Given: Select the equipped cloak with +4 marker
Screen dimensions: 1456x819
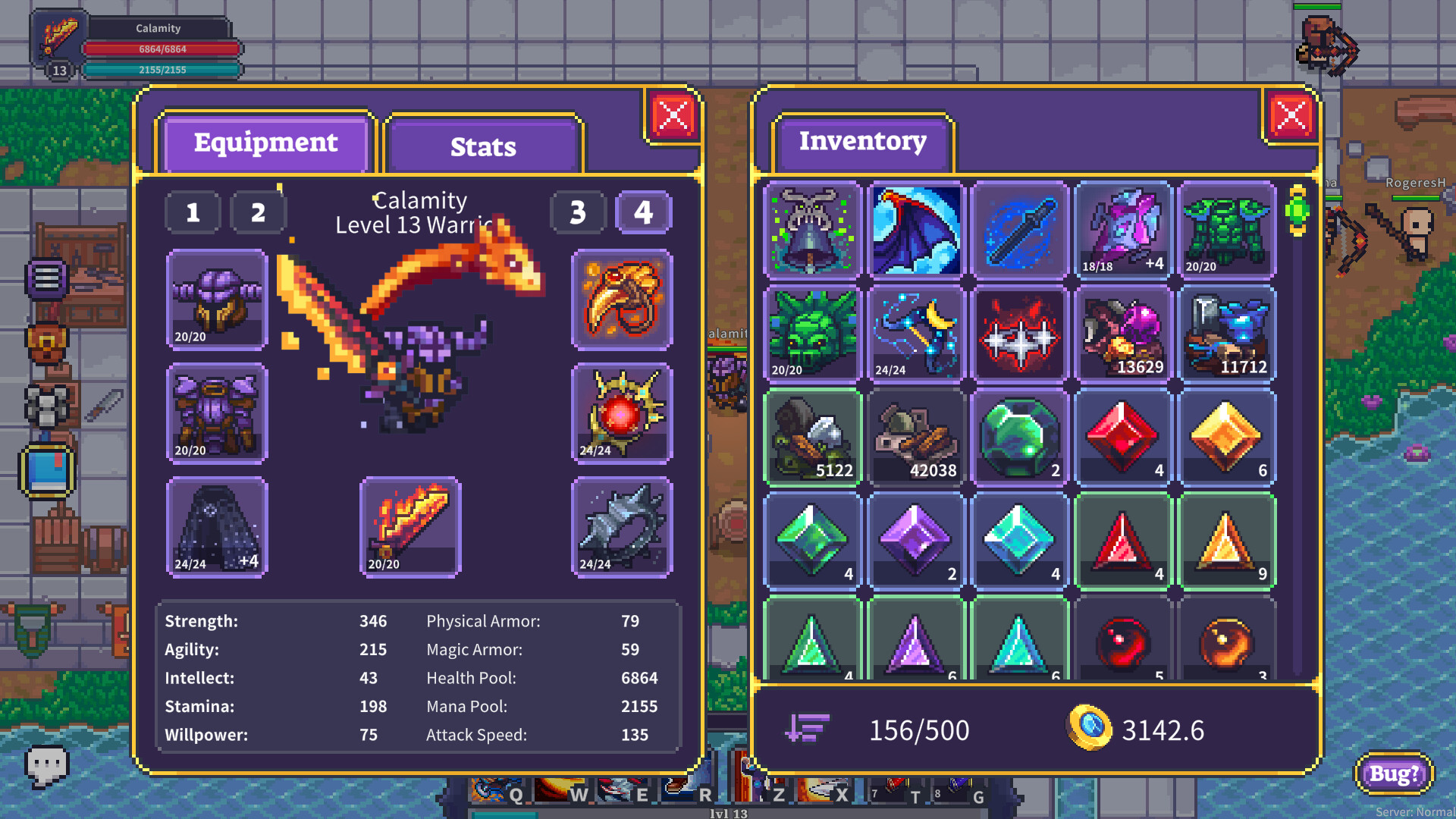Looking at the screenshot, I should point(217,526).
